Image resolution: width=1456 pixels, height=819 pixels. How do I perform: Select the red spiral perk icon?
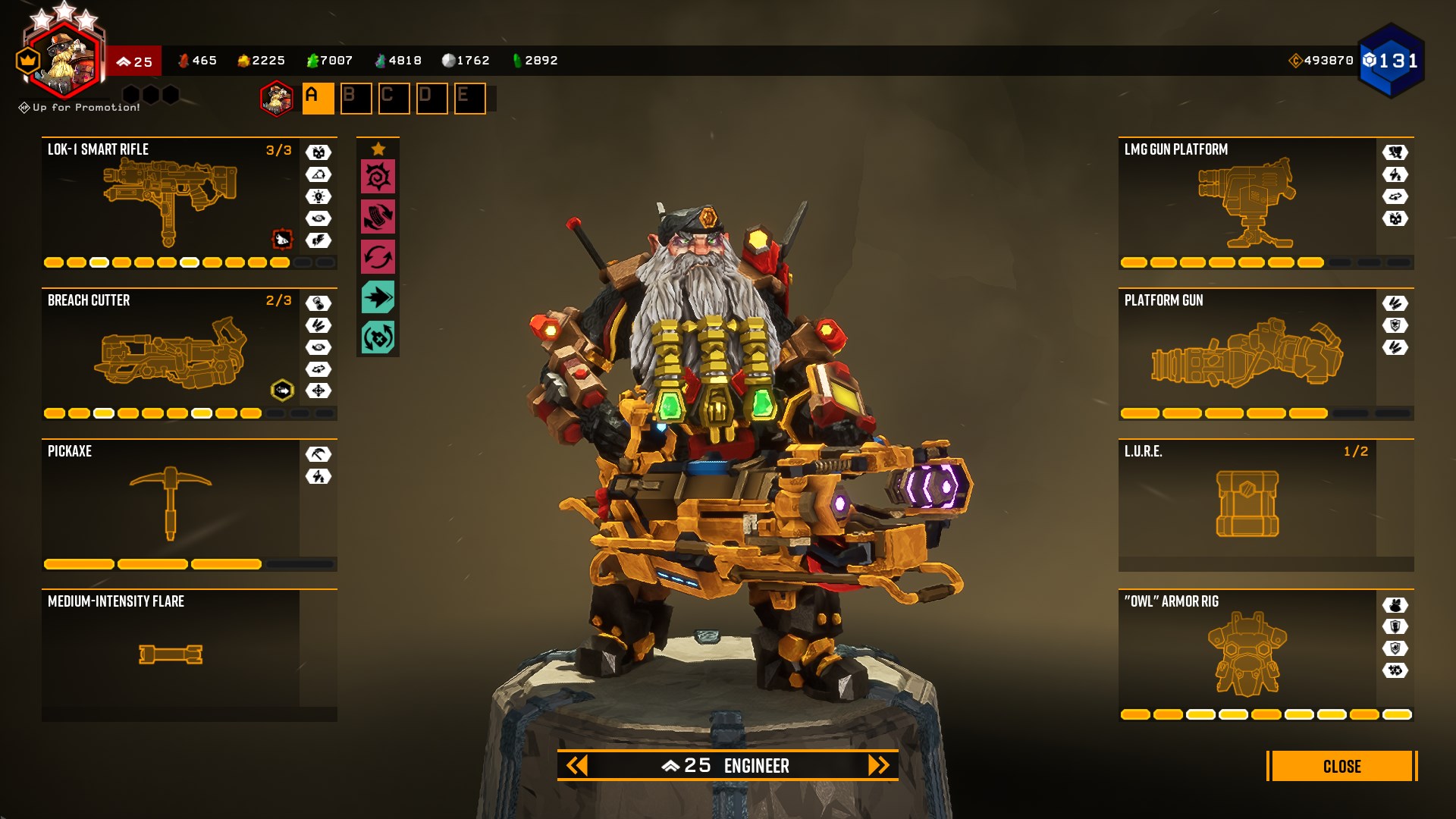click(378, 177)
